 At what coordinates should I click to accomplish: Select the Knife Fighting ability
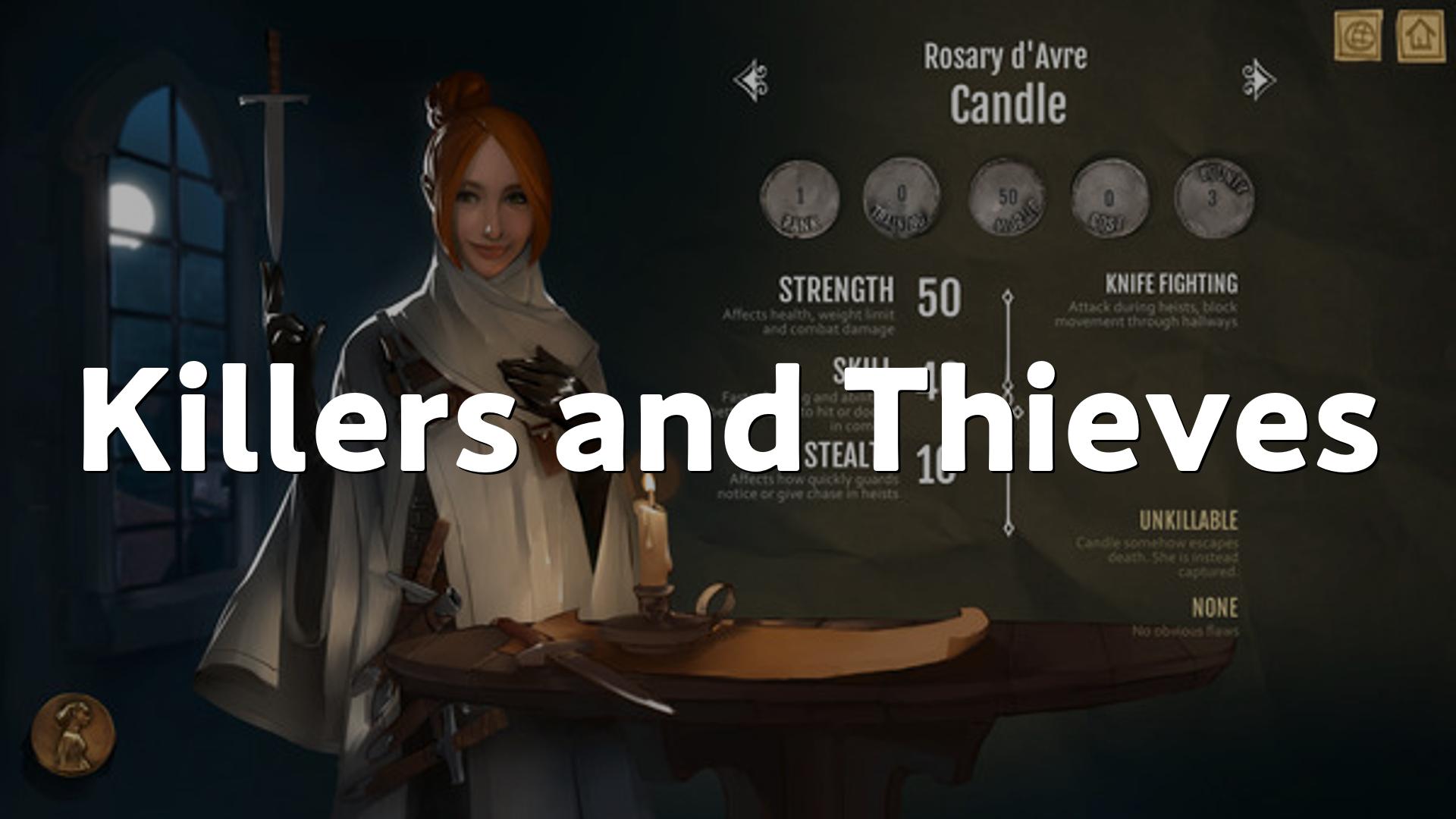click(x=1171, y=284)
